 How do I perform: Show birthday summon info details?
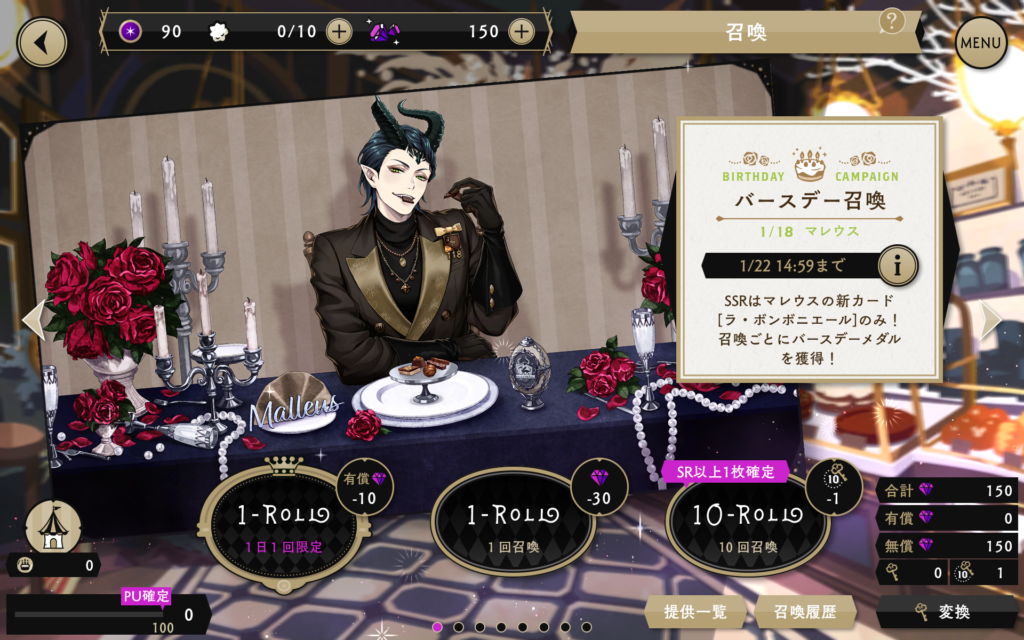tap(897, 266)
